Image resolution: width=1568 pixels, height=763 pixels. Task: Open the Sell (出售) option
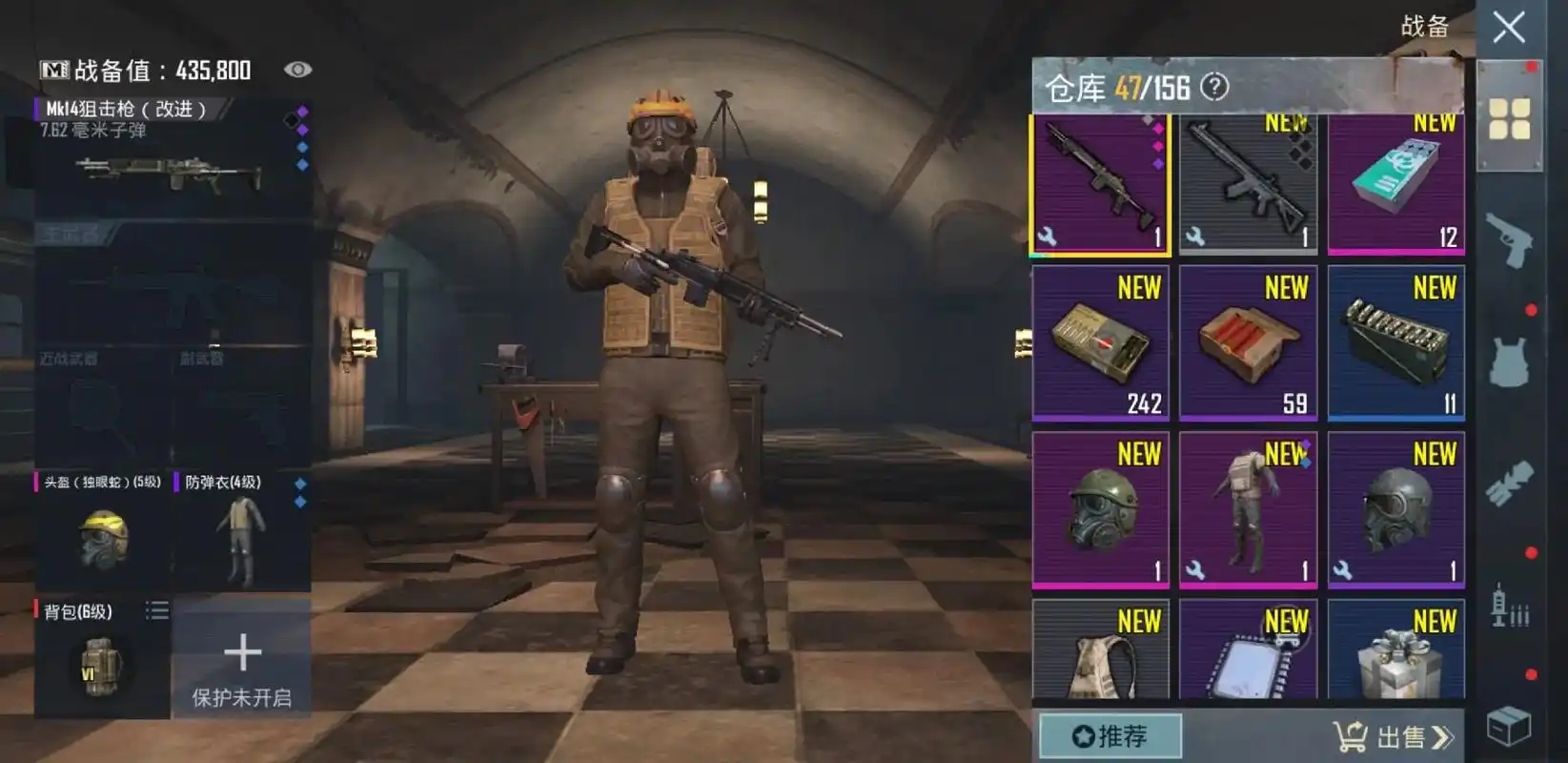point(1394,736)
